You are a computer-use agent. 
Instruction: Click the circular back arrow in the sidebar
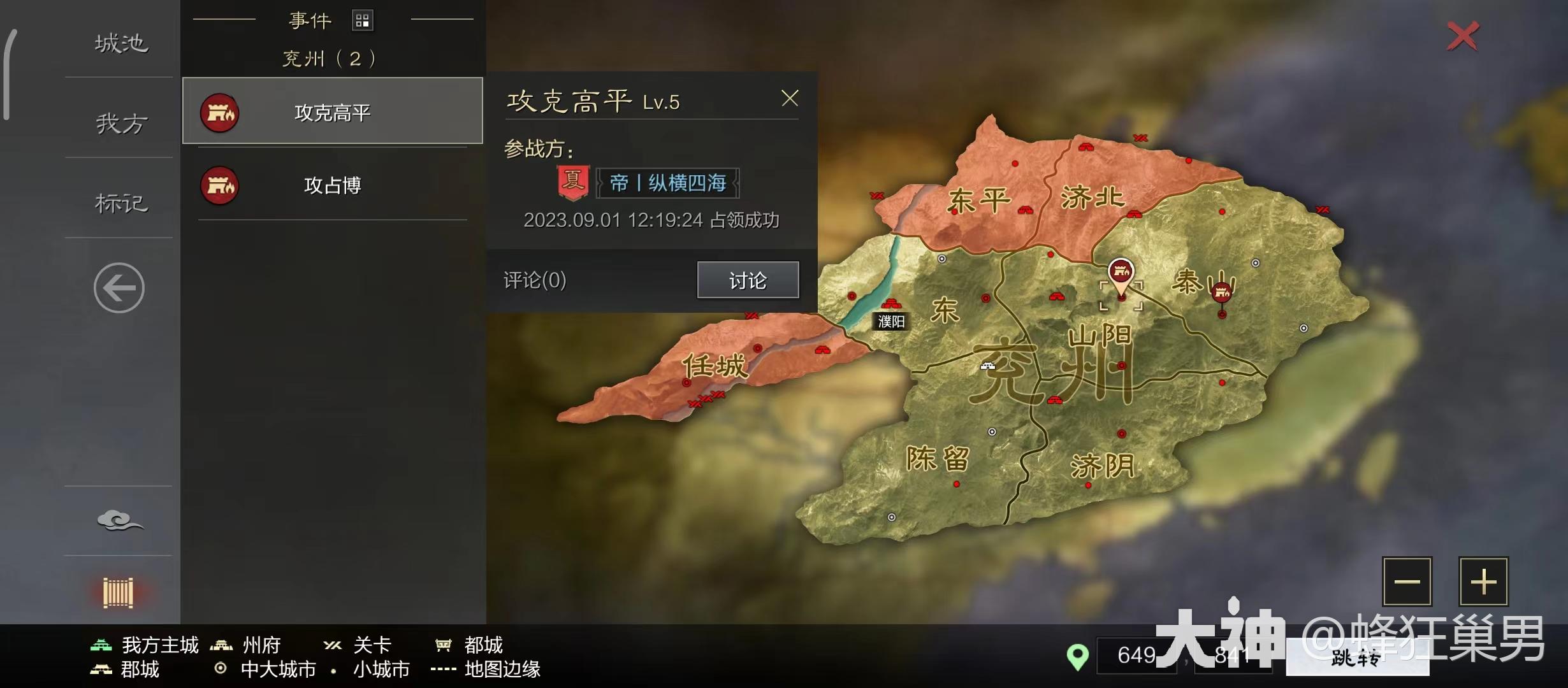click(119, 287)
